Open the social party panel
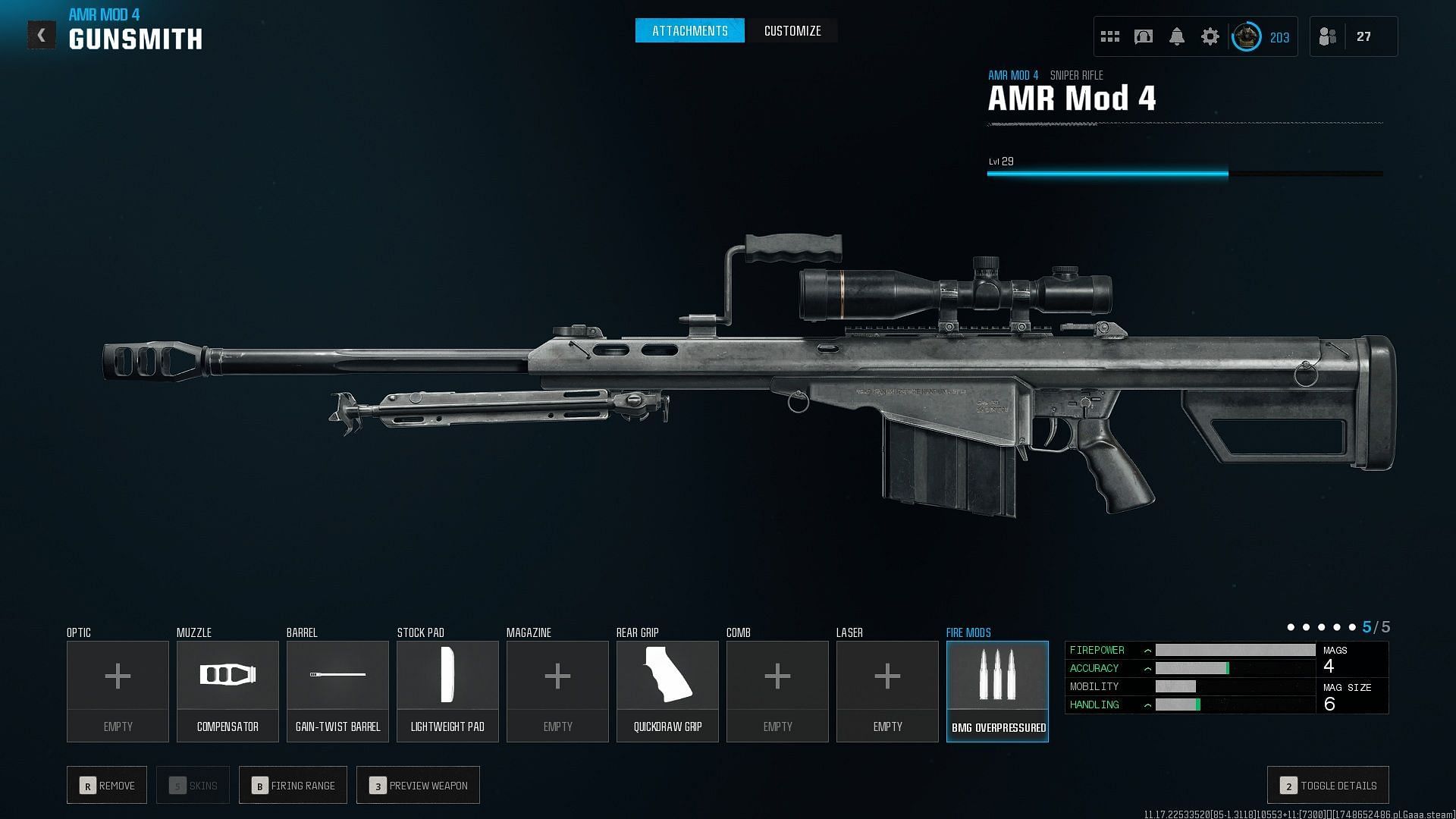Image resolution: width=1456 pixels, height=819 pixels. [x=1328, y=36]
